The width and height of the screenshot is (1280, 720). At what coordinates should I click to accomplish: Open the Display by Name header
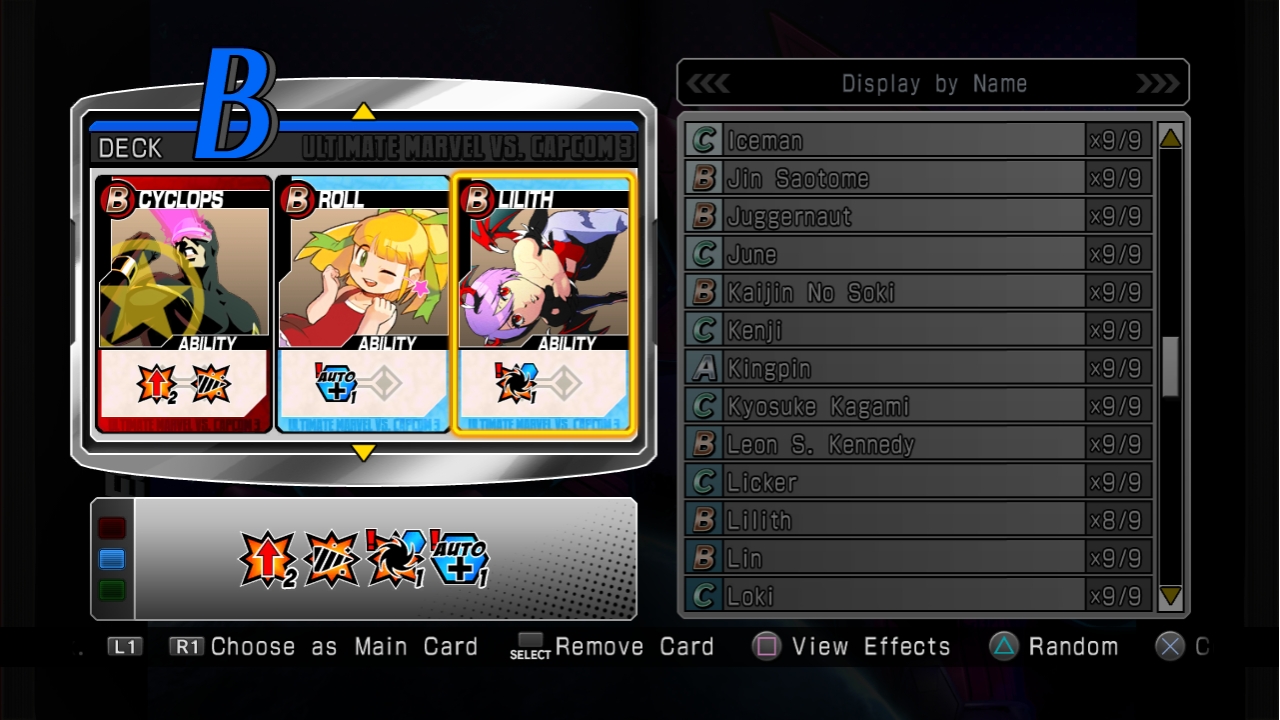[x=933, y=83]
